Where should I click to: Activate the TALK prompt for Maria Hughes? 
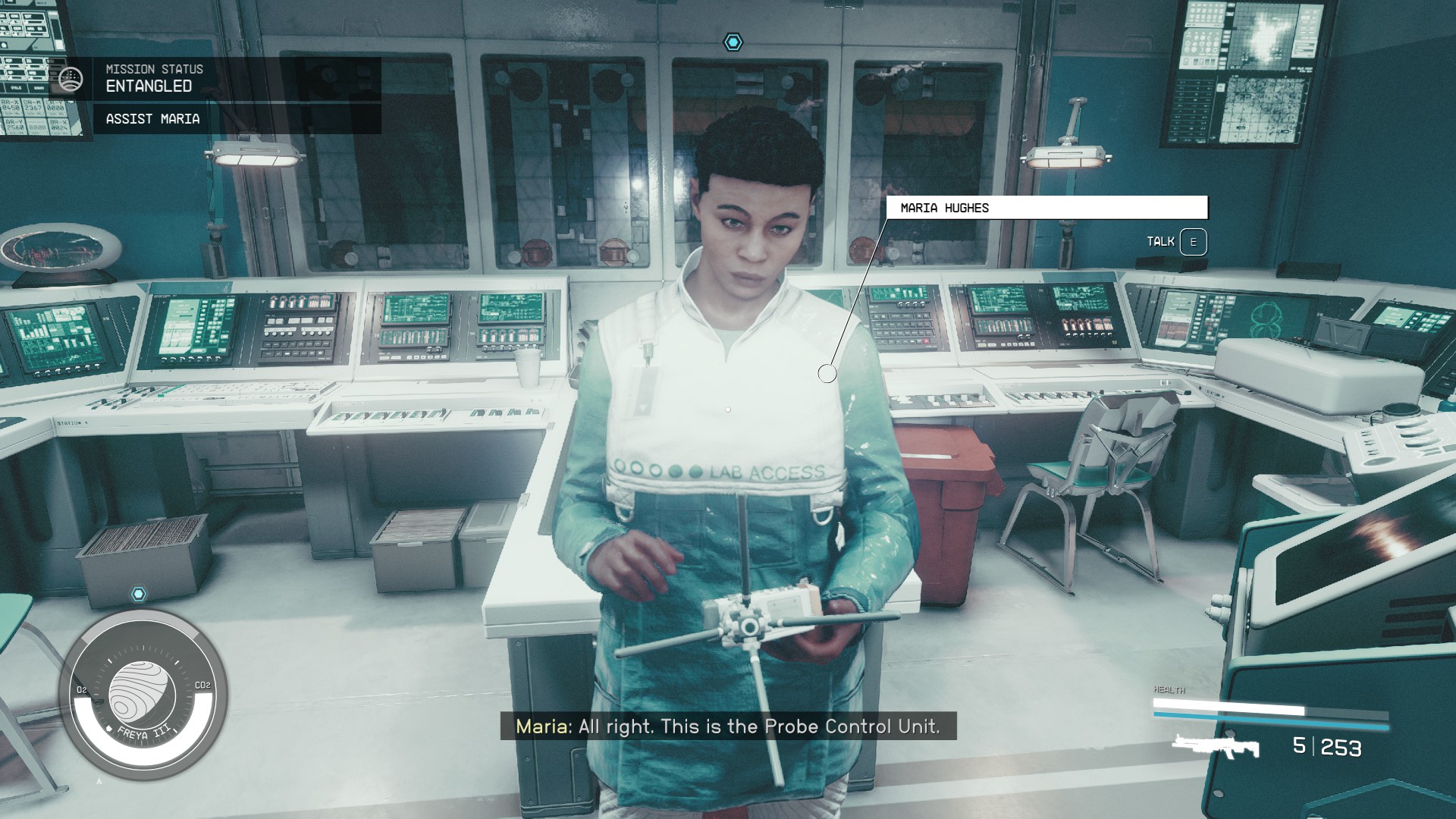coord(1192,242)
